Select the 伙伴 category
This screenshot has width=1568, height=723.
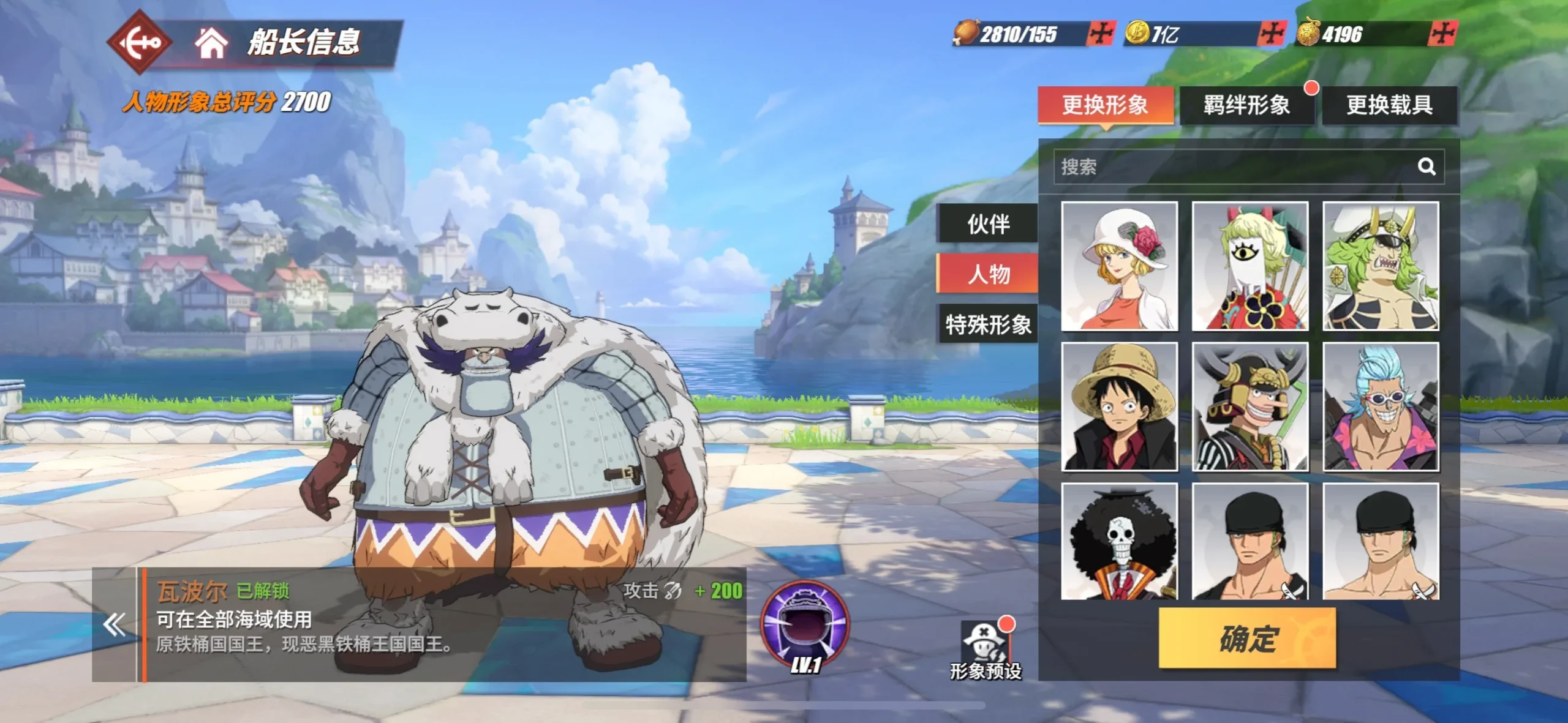pyautogui.click(x=988, y=224)
